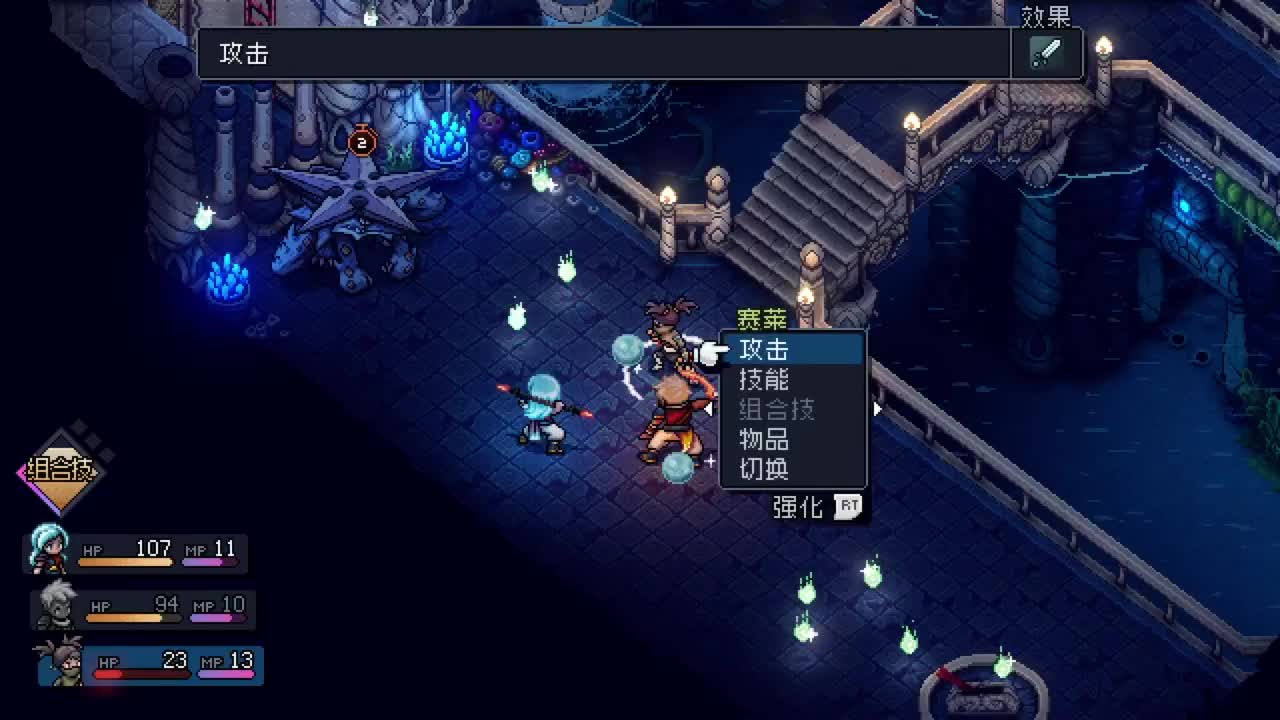Click the grayed-out 组合技 menu option
1280x720 pixels.
775,408
